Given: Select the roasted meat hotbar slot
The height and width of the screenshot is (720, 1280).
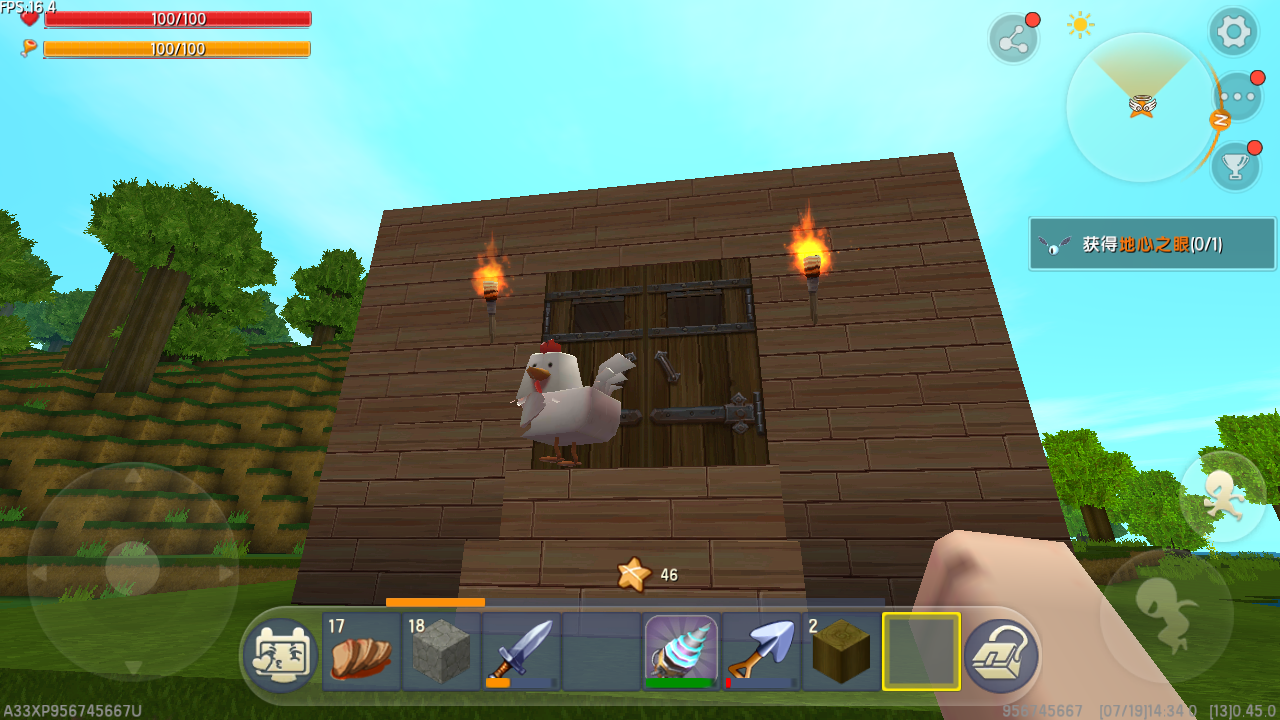Looking at the screenshot, I should click(x=361, y=652).
